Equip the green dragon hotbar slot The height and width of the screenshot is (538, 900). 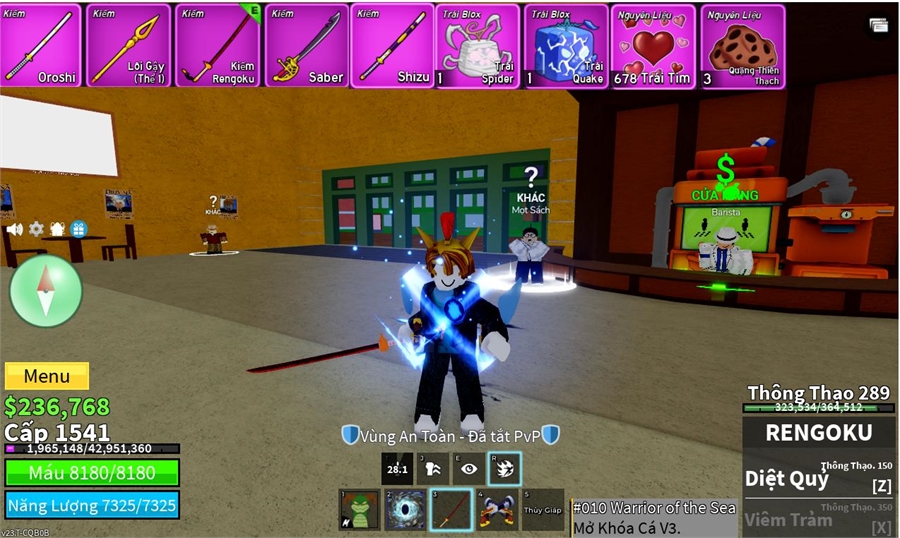tap(359, 510)
